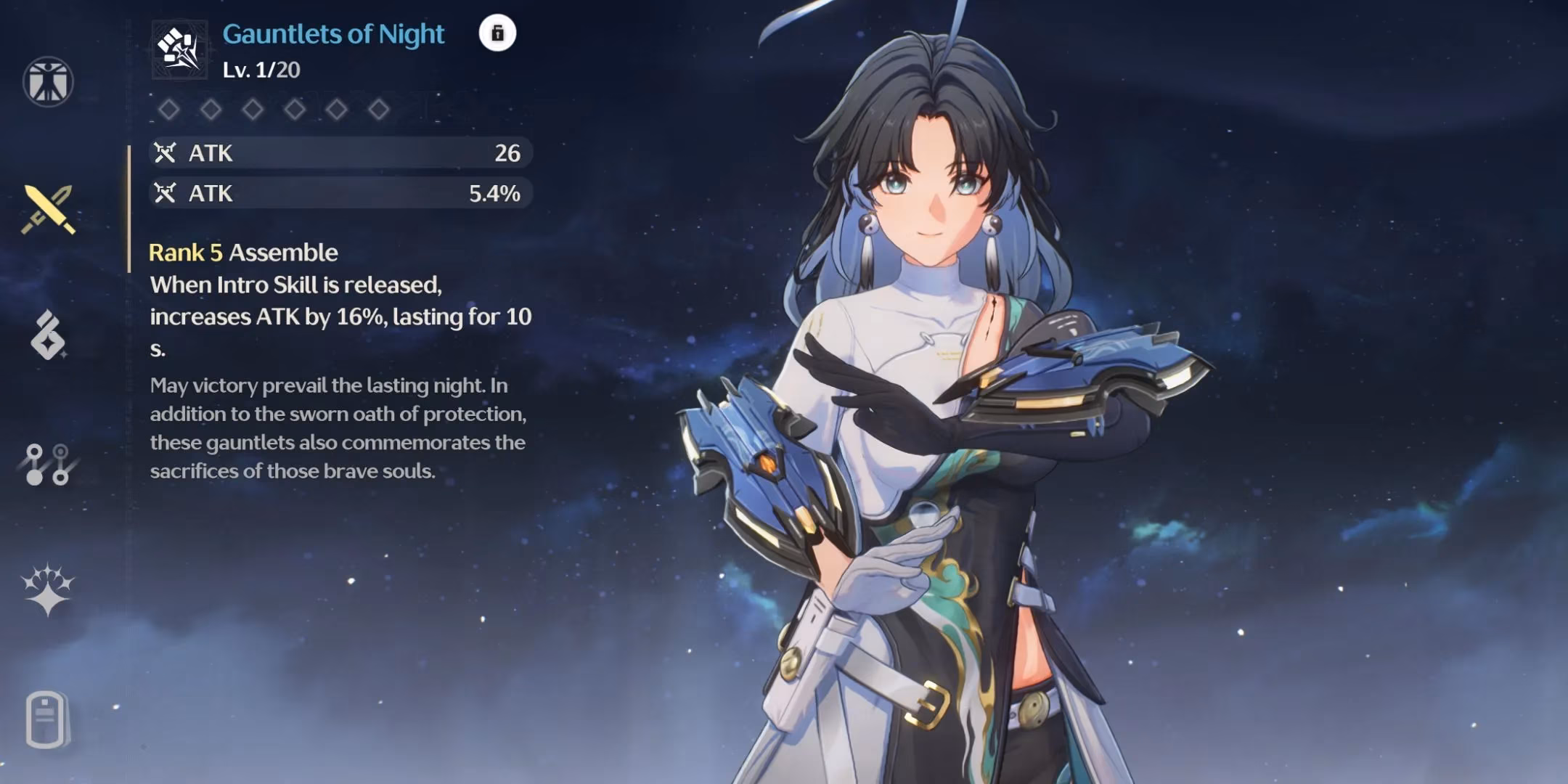Switch to the Echoes tab

pyautogui.click(x=48, y=335)
